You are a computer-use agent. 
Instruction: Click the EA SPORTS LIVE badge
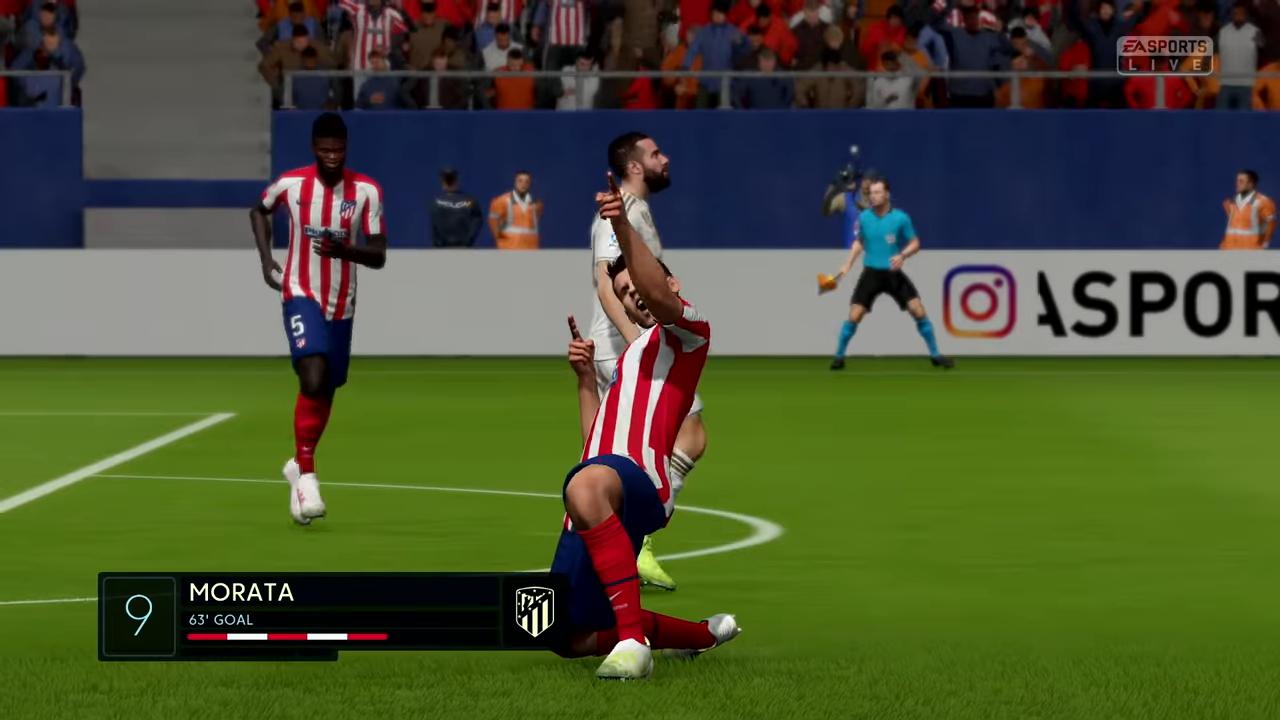click(1164, 55)
